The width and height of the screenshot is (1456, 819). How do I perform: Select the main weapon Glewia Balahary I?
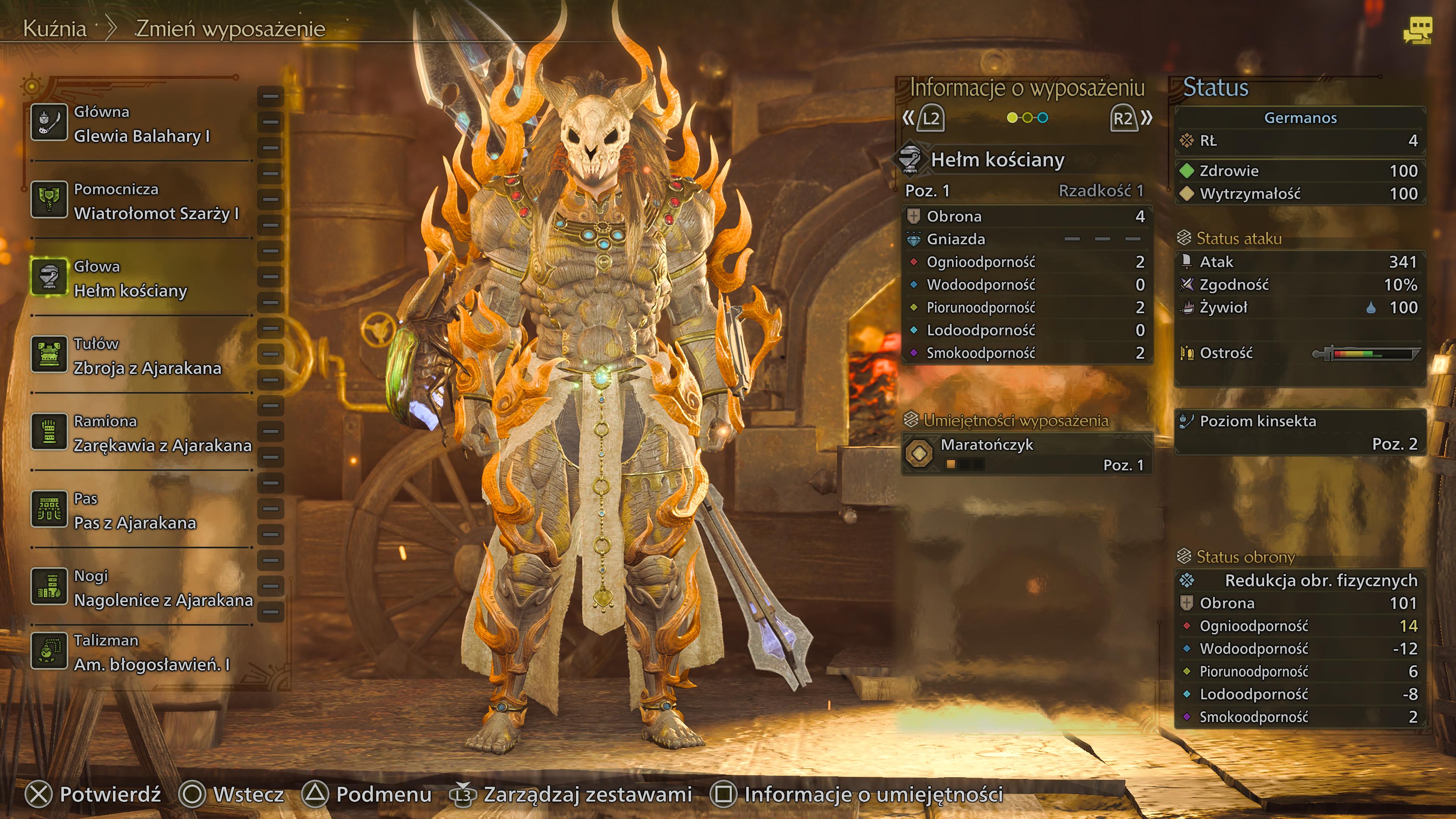pyautogui.click(x=141, y=124)
